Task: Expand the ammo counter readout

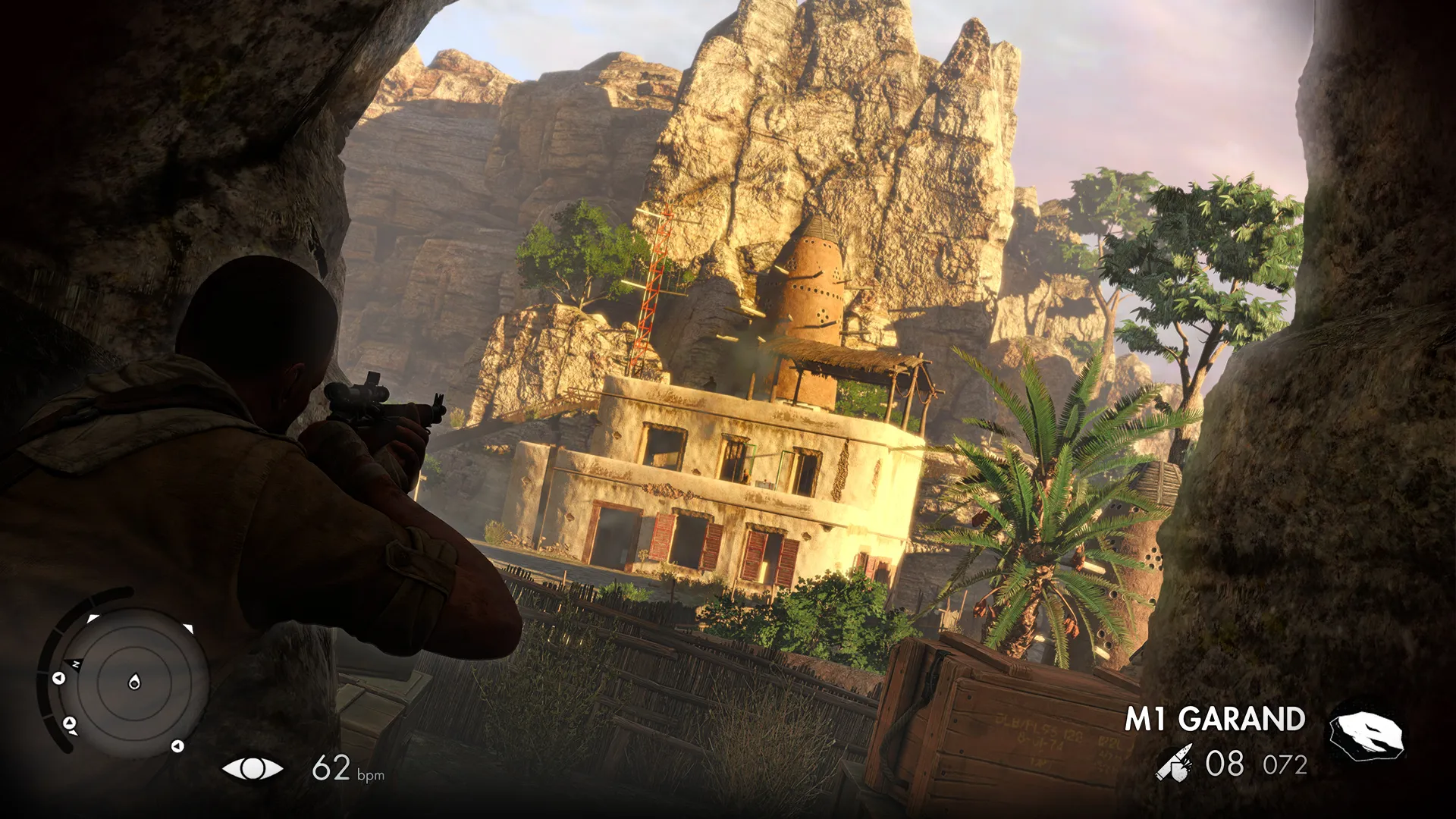Action: [1226, 763]
